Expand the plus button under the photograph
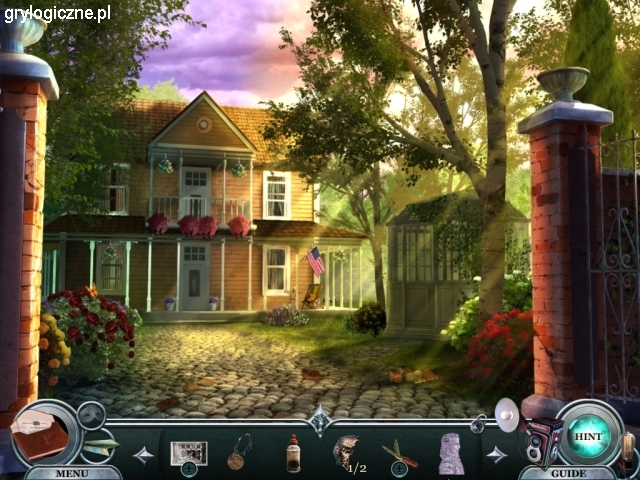640x480 pixels. click(189, 469)
